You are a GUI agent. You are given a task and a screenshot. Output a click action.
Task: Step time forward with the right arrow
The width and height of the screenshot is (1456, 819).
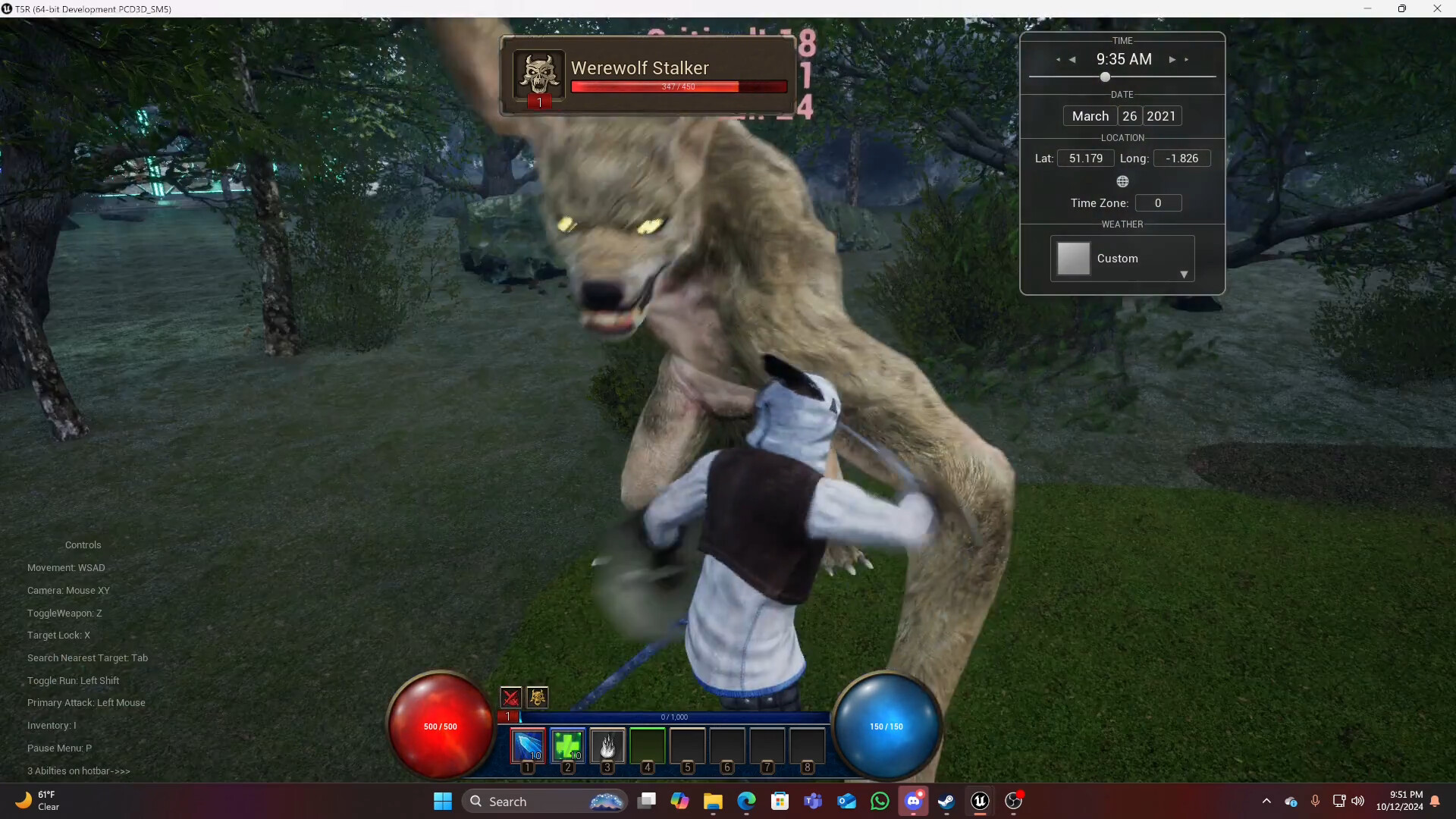tap(1173, 59)
